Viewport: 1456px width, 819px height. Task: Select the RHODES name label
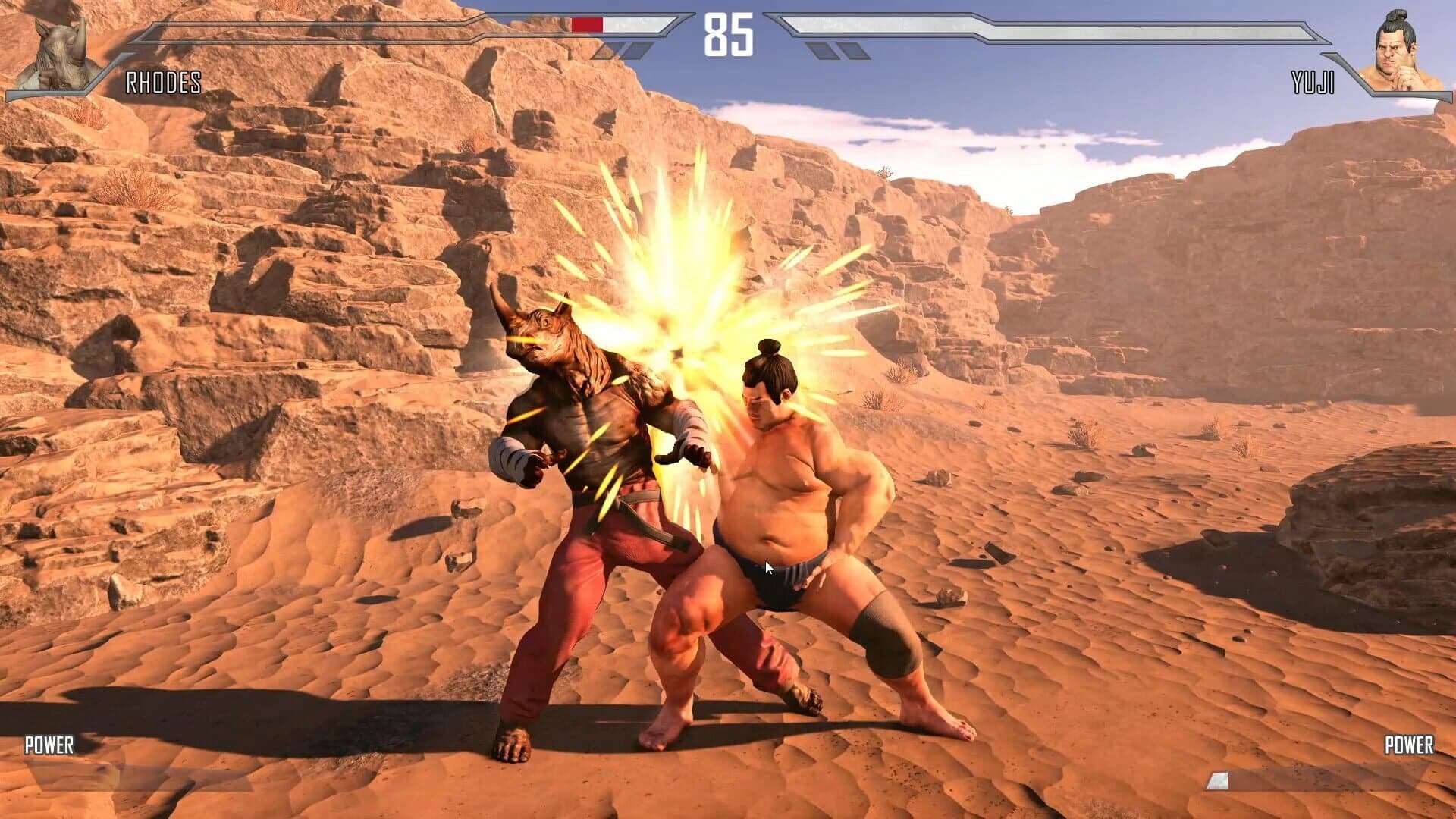pyautogui.click(x=162, y=83)
